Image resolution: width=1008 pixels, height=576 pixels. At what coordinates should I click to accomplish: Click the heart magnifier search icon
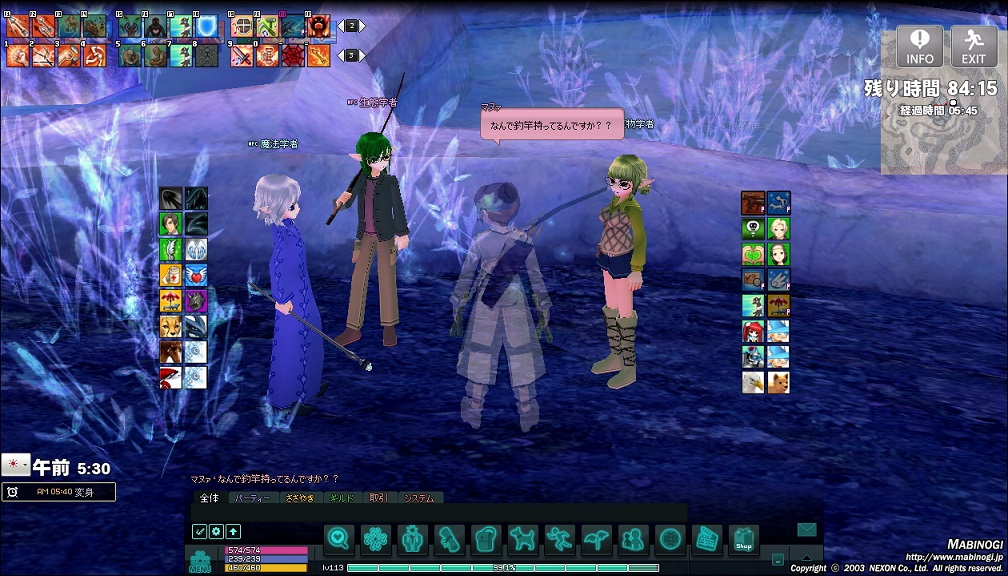pyautogui.click(x=339, y=540)
